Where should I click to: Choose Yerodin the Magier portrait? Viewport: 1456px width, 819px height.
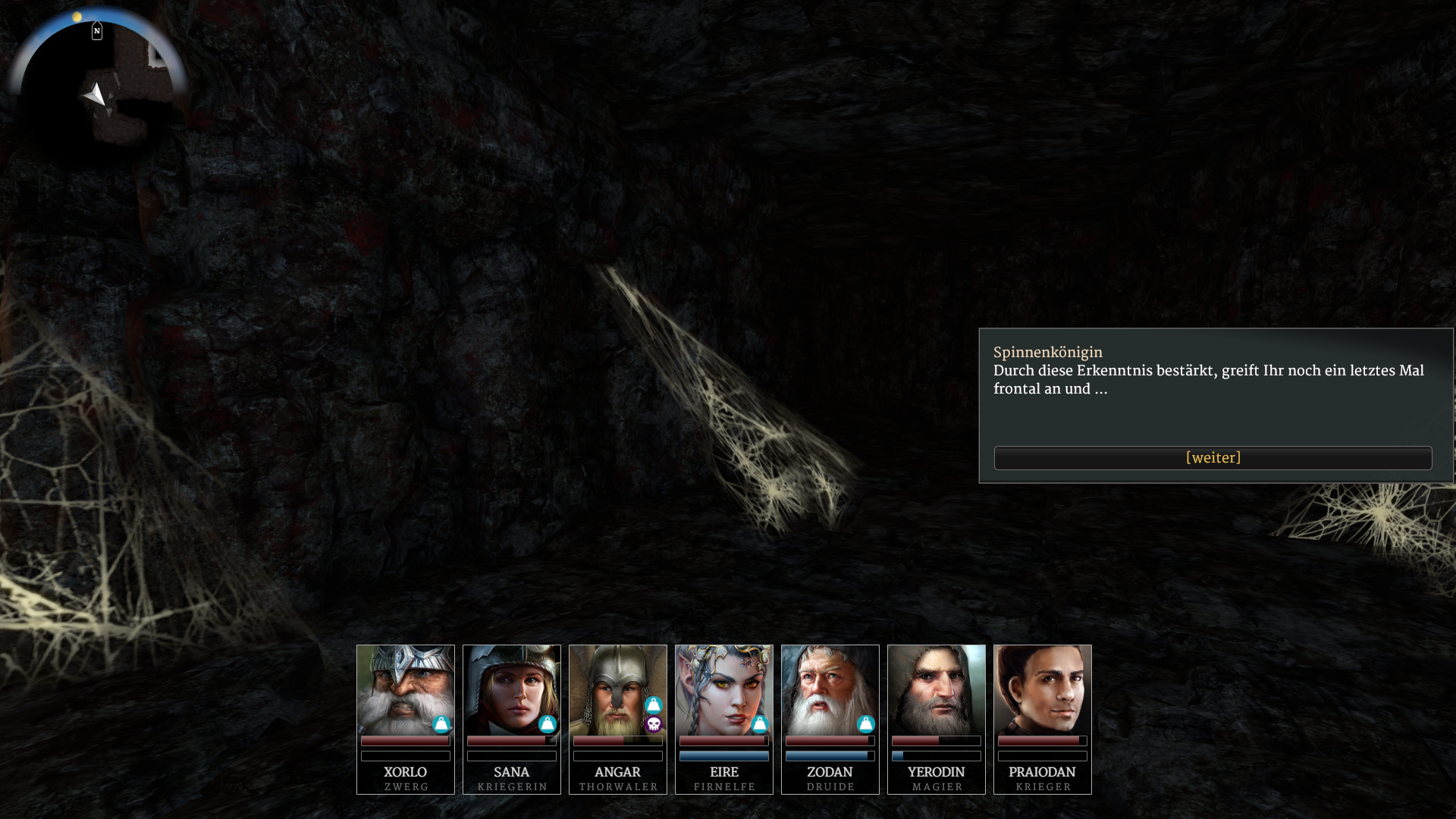936,690
